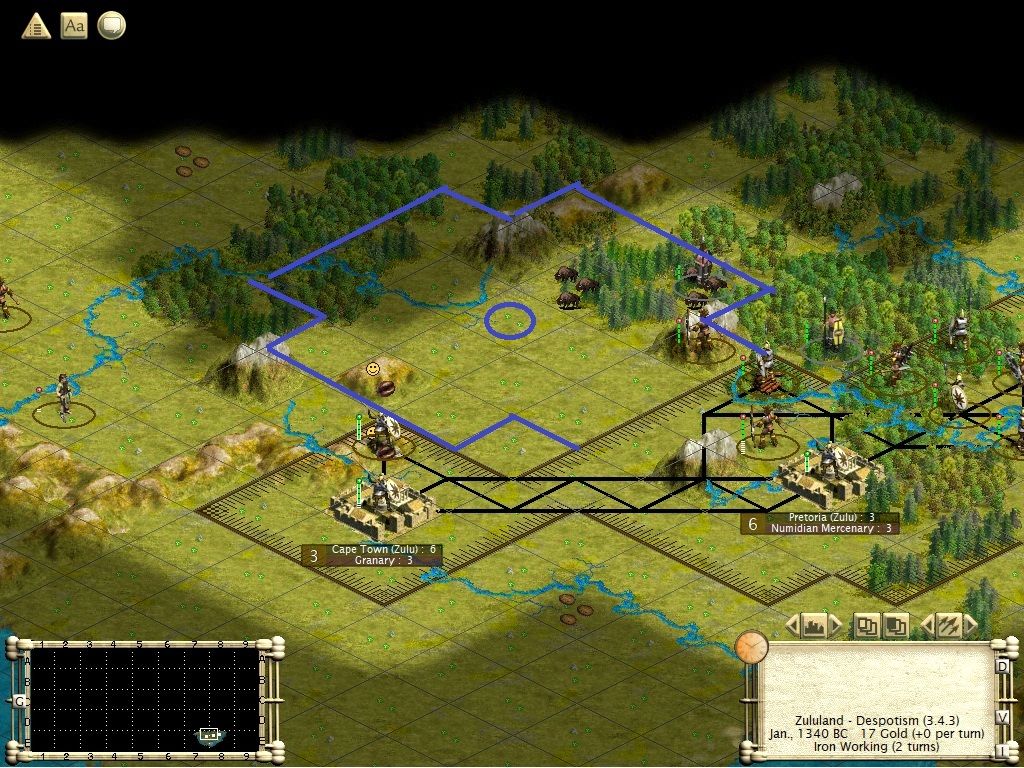Open the advisors speech bubble button

click(111, 26)
